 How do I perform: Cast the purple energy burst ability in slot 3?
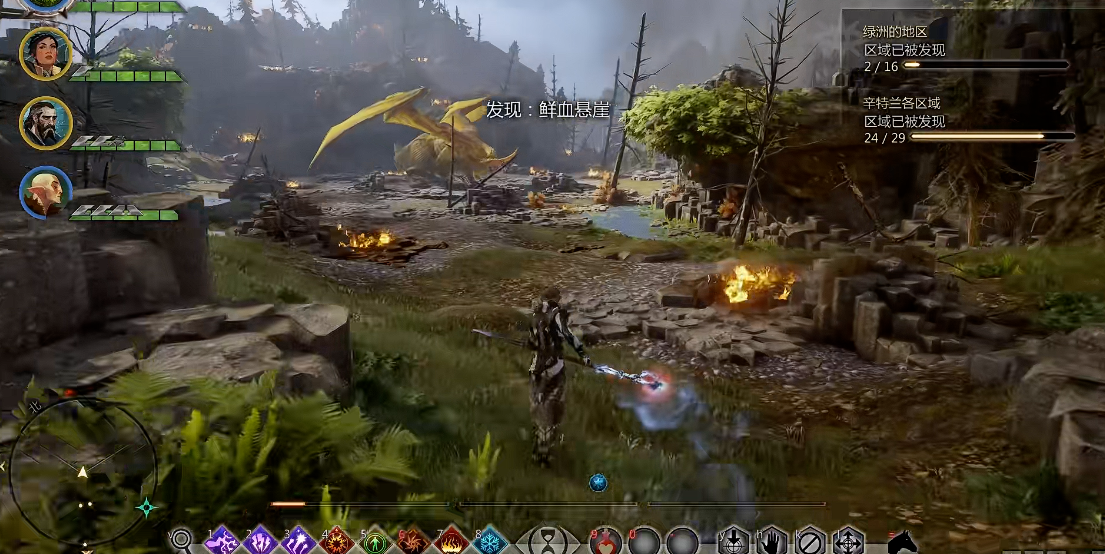[298, 541]
